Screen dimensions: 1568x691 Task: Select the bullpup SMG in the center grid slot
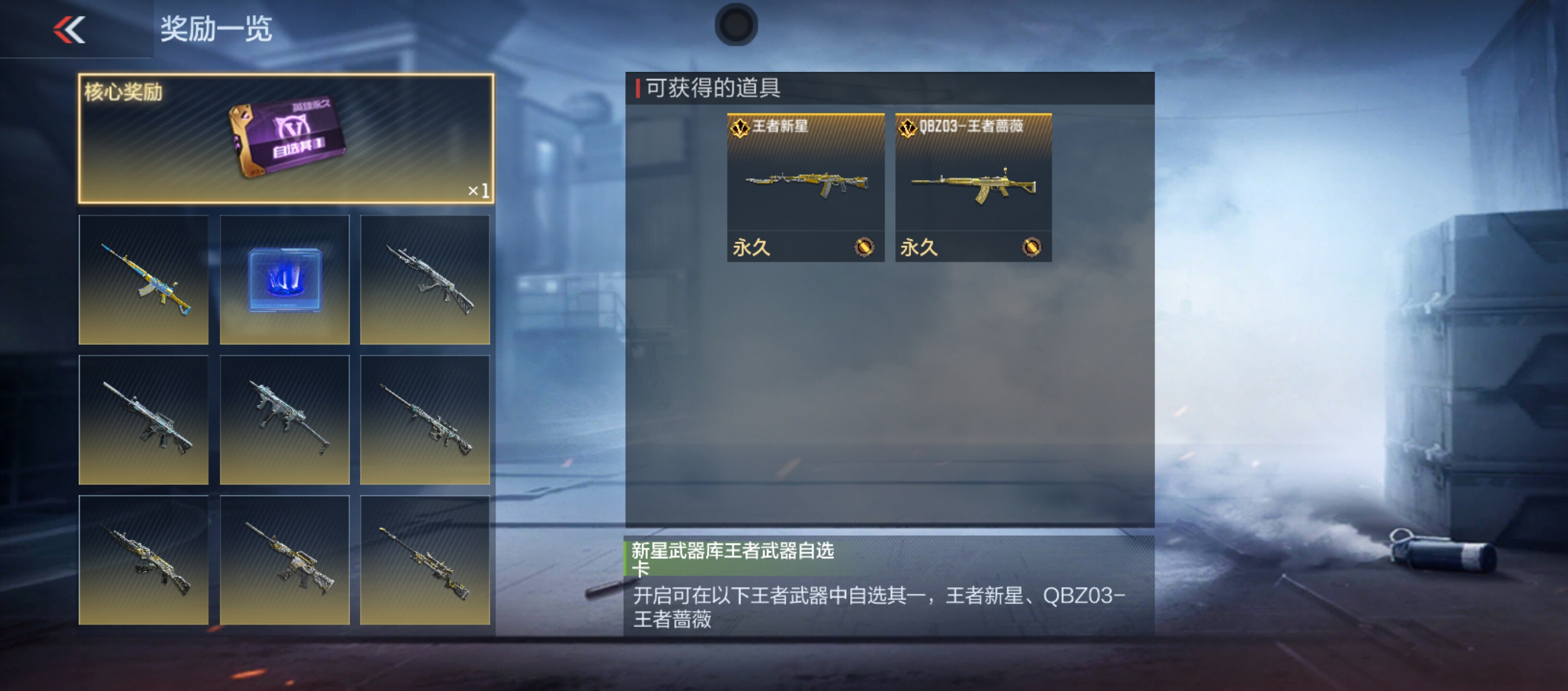[x=285, y=419]
